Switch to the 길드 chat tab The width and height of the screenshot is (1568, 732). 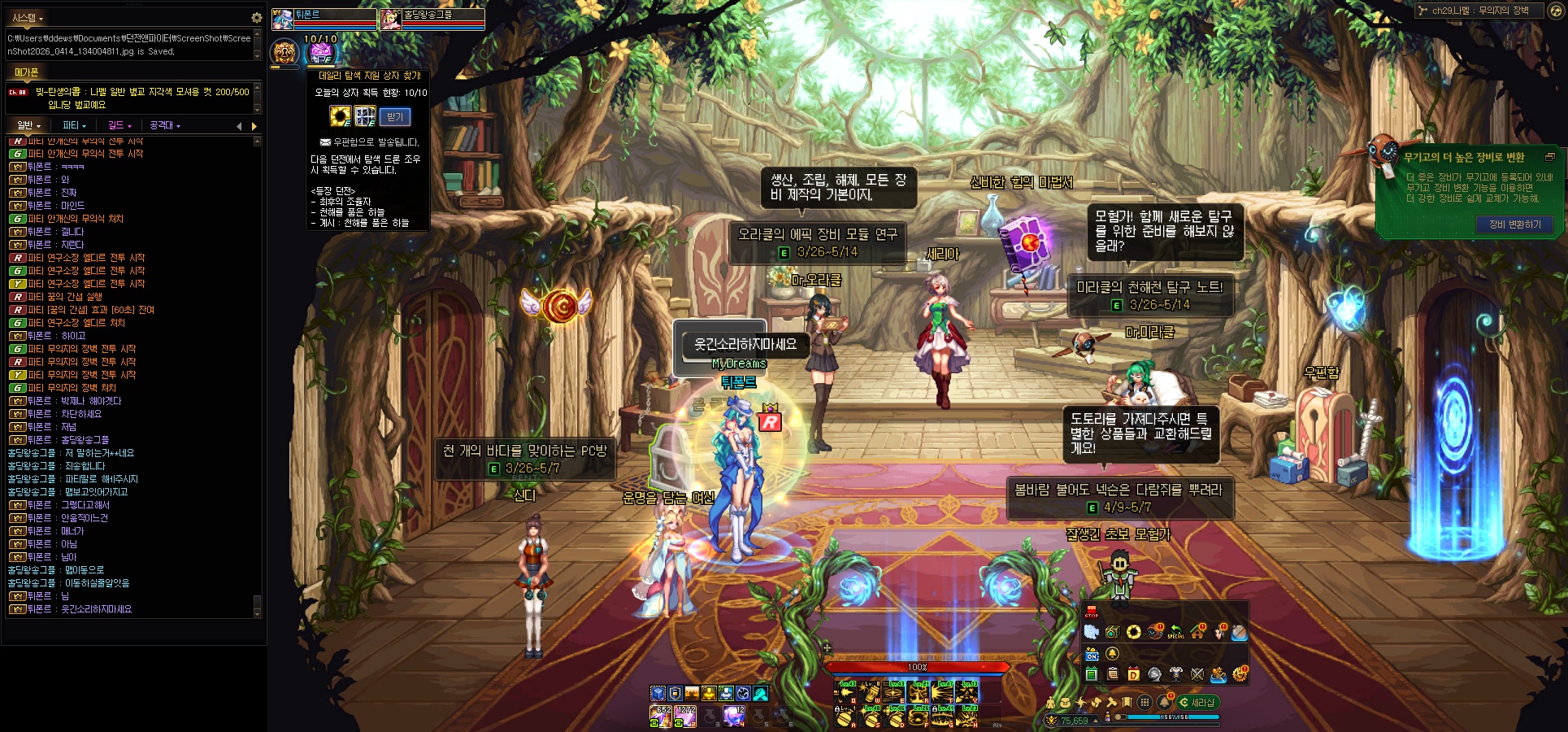pyautogui.click(x=119, y=125)
